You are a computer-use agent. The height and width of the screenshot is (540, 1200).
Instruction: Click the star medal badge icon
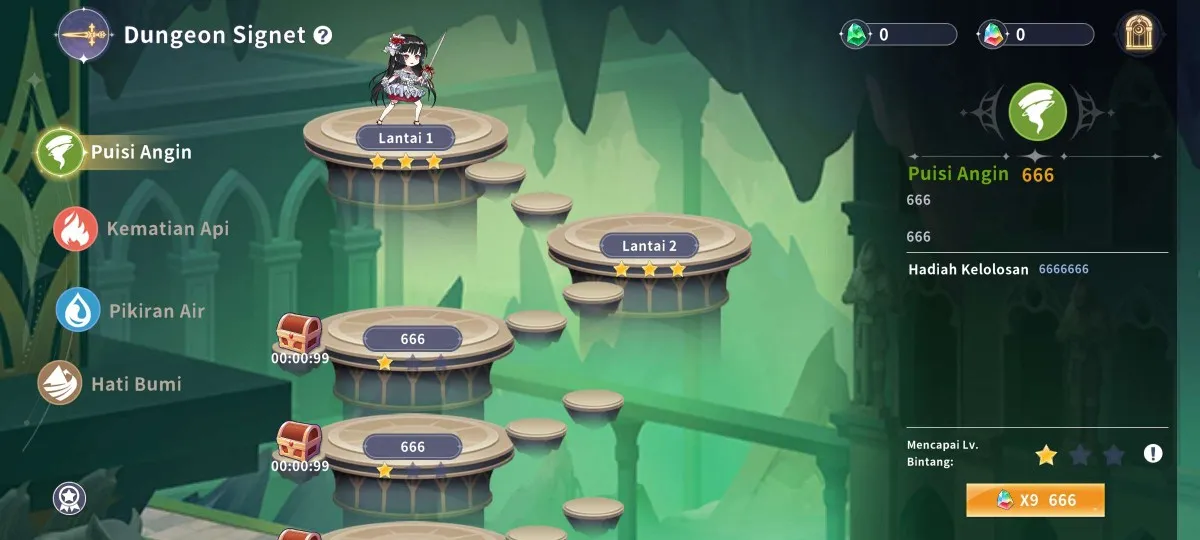(69, 497)
